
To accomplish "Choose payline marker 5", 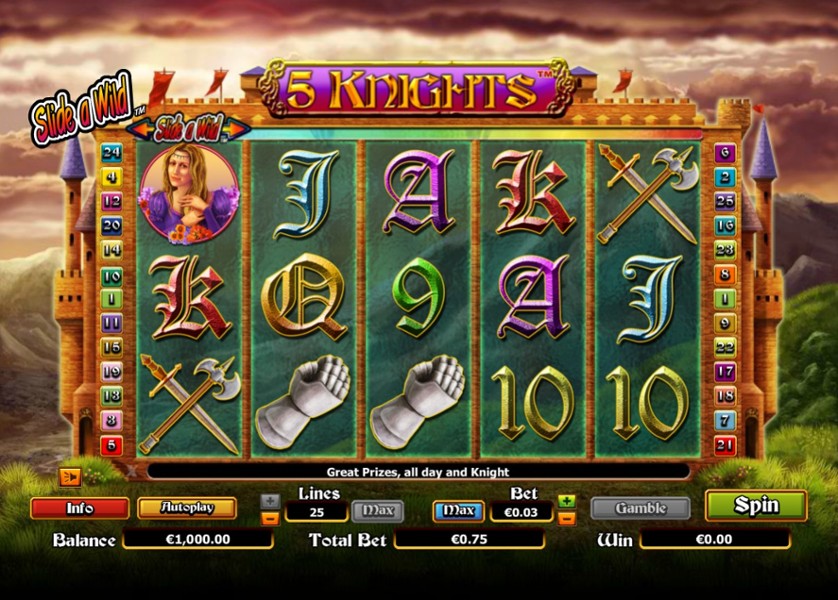I will tap(112, 445).
